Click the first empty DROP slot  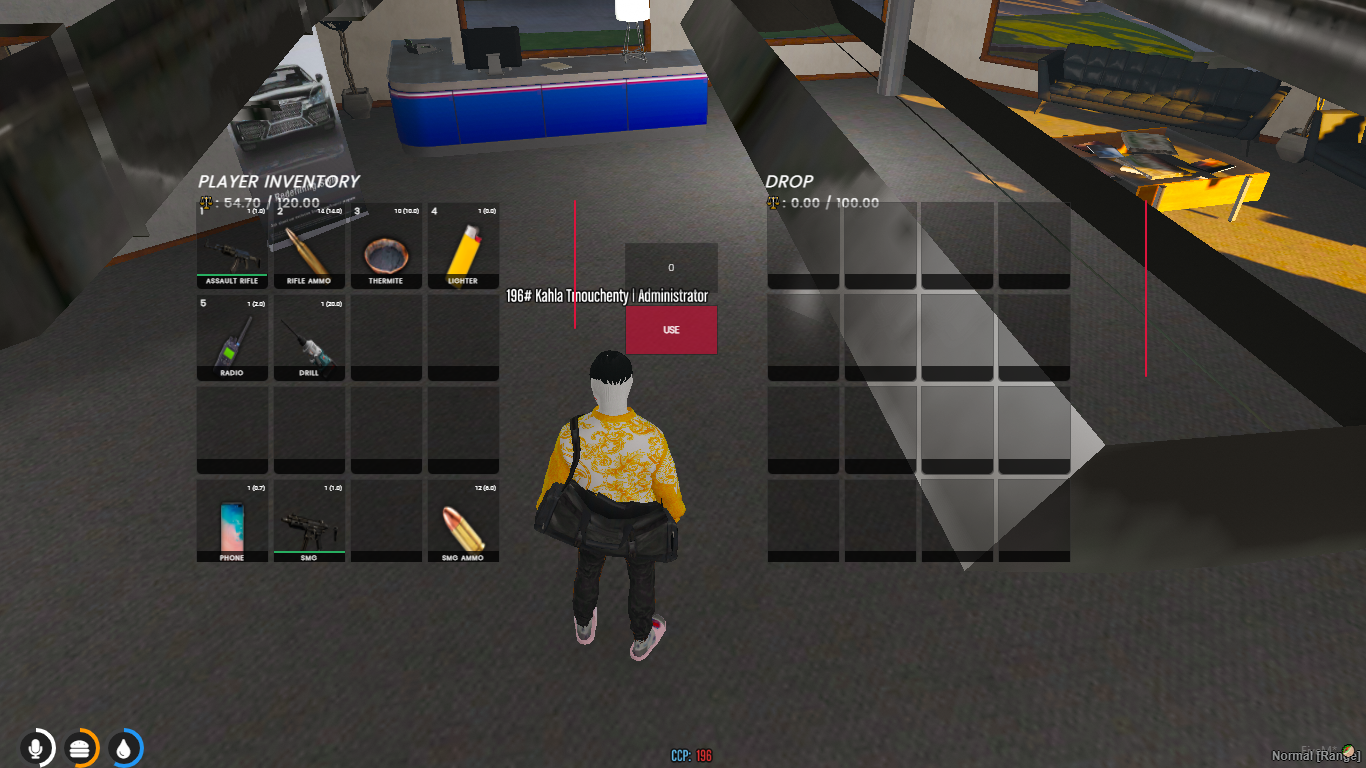(x=801, y=245)
